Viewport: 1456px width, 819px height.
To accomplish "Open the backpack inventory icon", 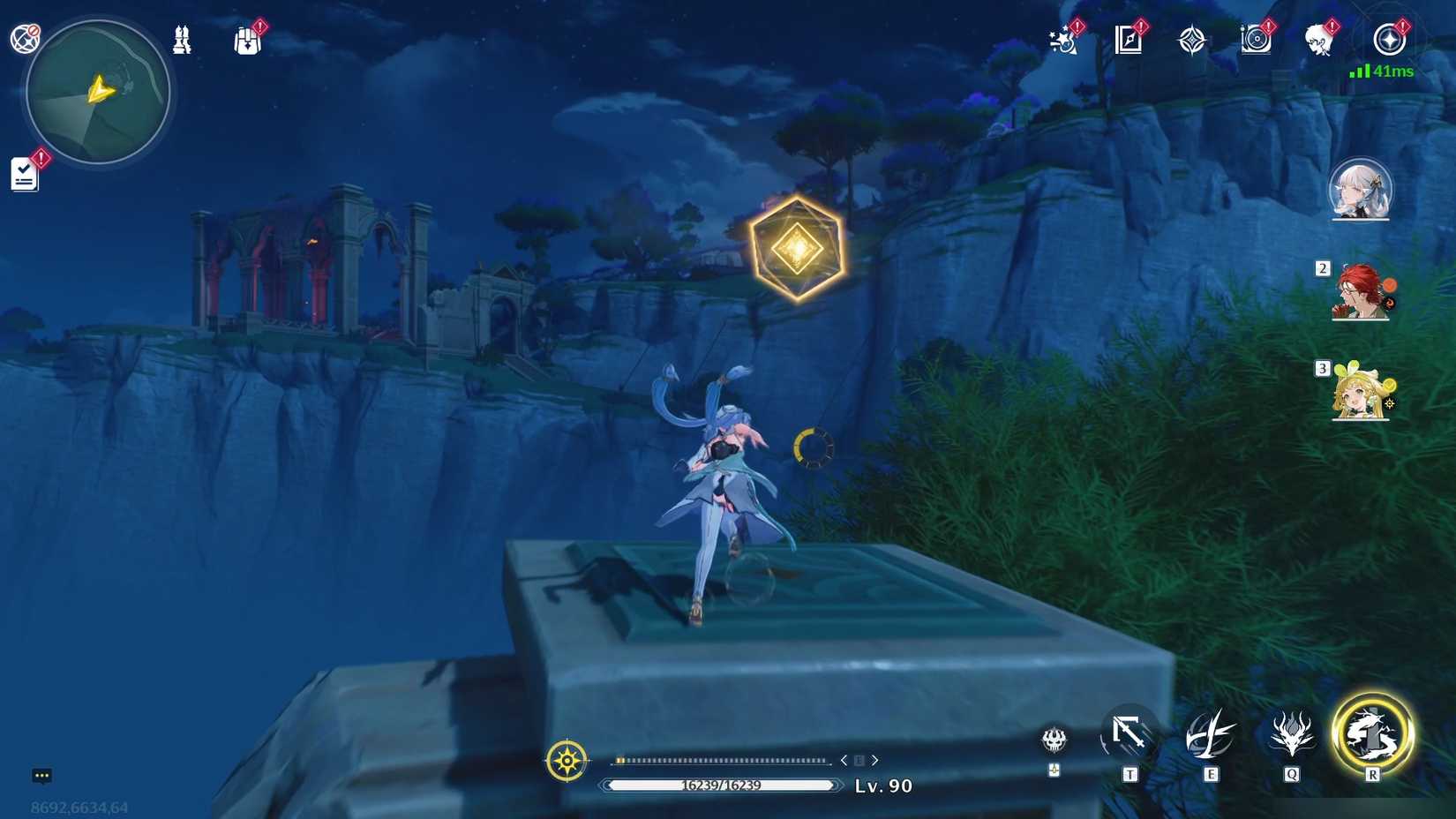I will tap(247, 39).
